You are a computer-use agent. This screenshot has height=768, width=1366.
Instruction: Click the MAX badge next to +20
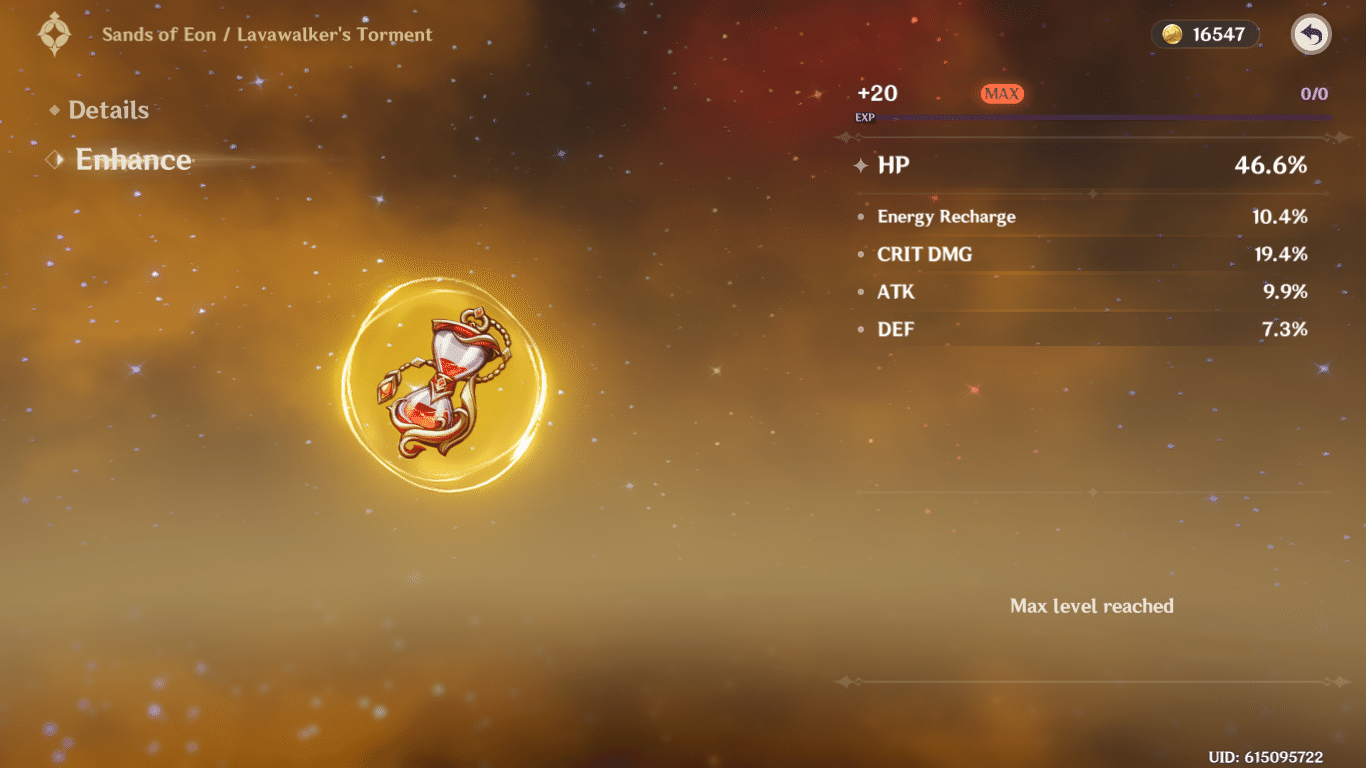1000,93
